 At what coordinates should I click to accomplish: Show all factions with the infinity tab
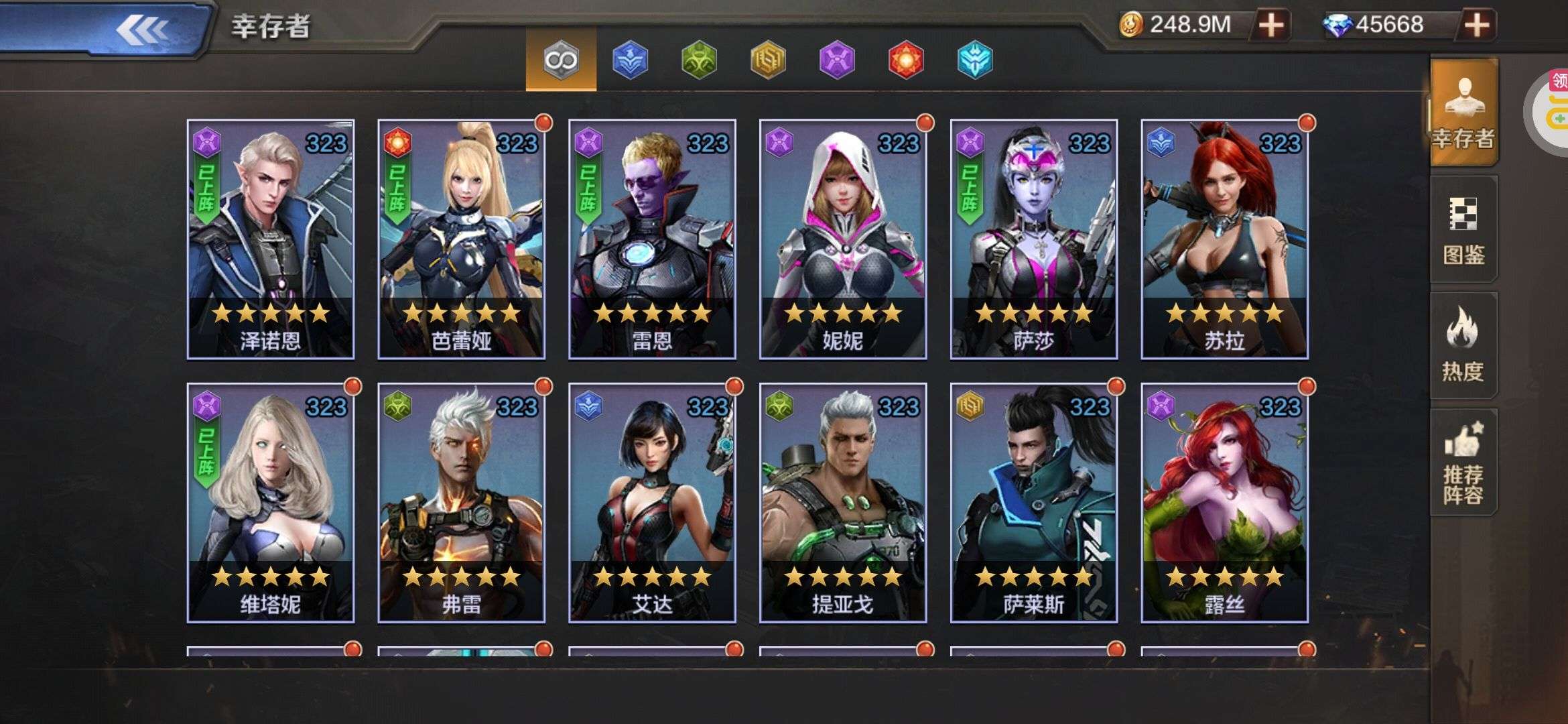pos(561,60)
